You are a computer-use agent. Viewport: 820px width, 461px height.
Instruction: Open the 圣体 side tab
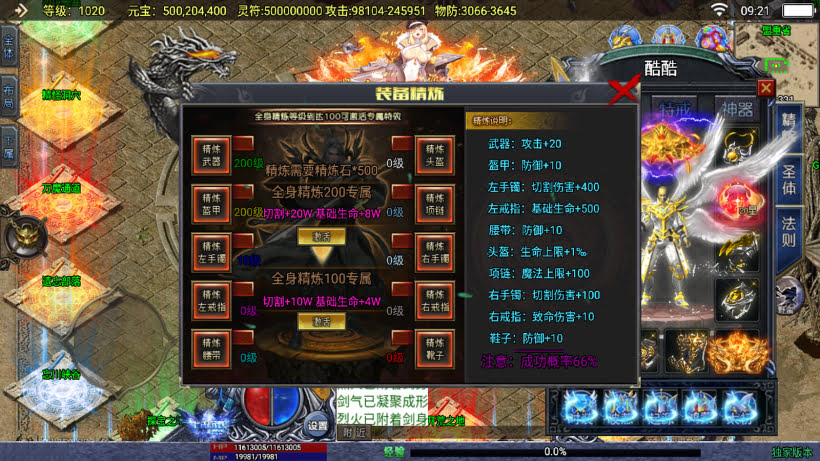click(x=789, y=178)
